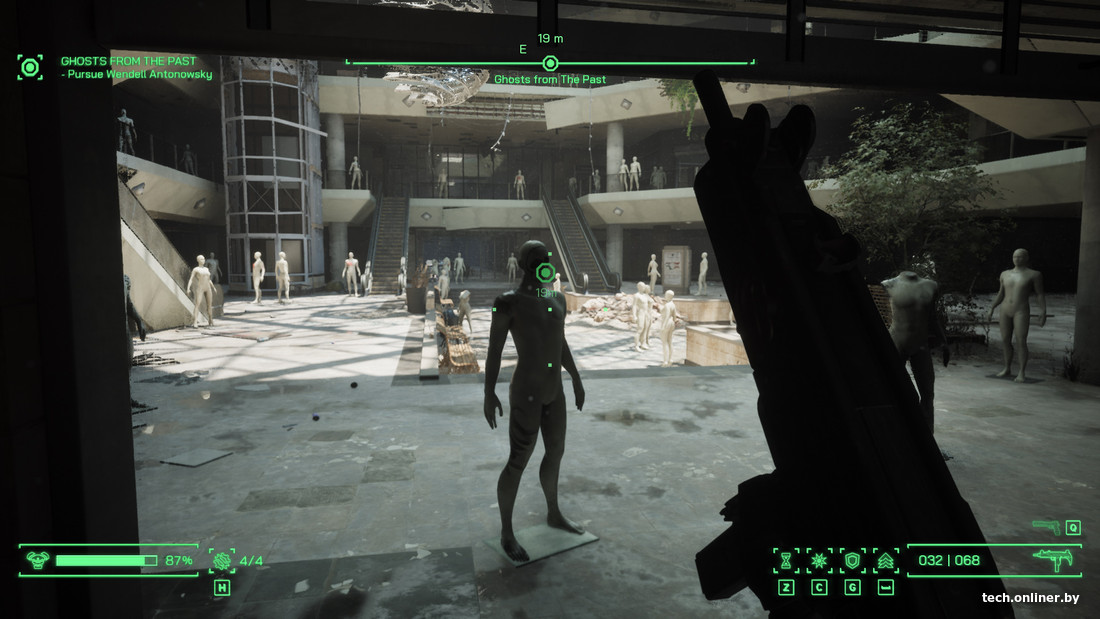Trigger the starburst explosion ability
The width and height of the screenshot is (1100, 619).
(819, 560)
